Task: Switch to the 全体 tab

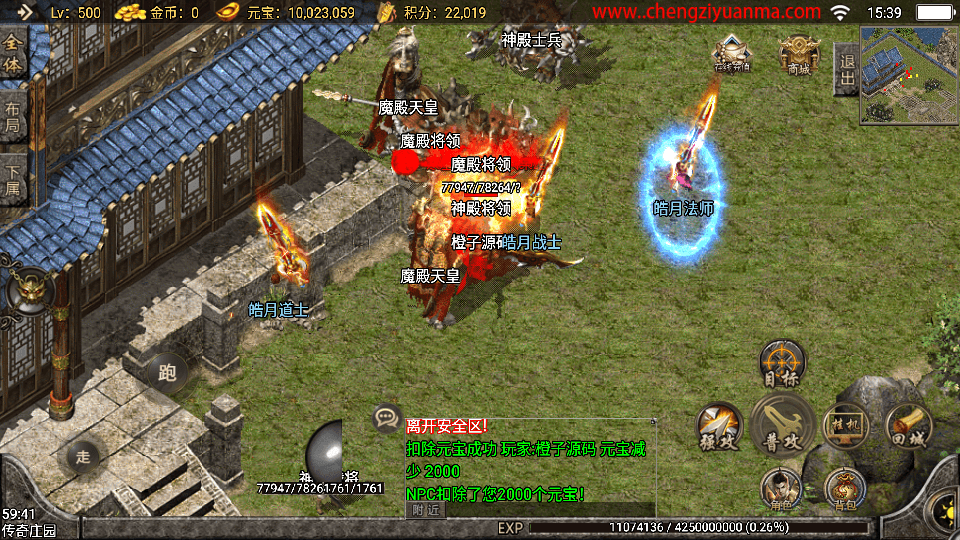Action: point(14,54)
